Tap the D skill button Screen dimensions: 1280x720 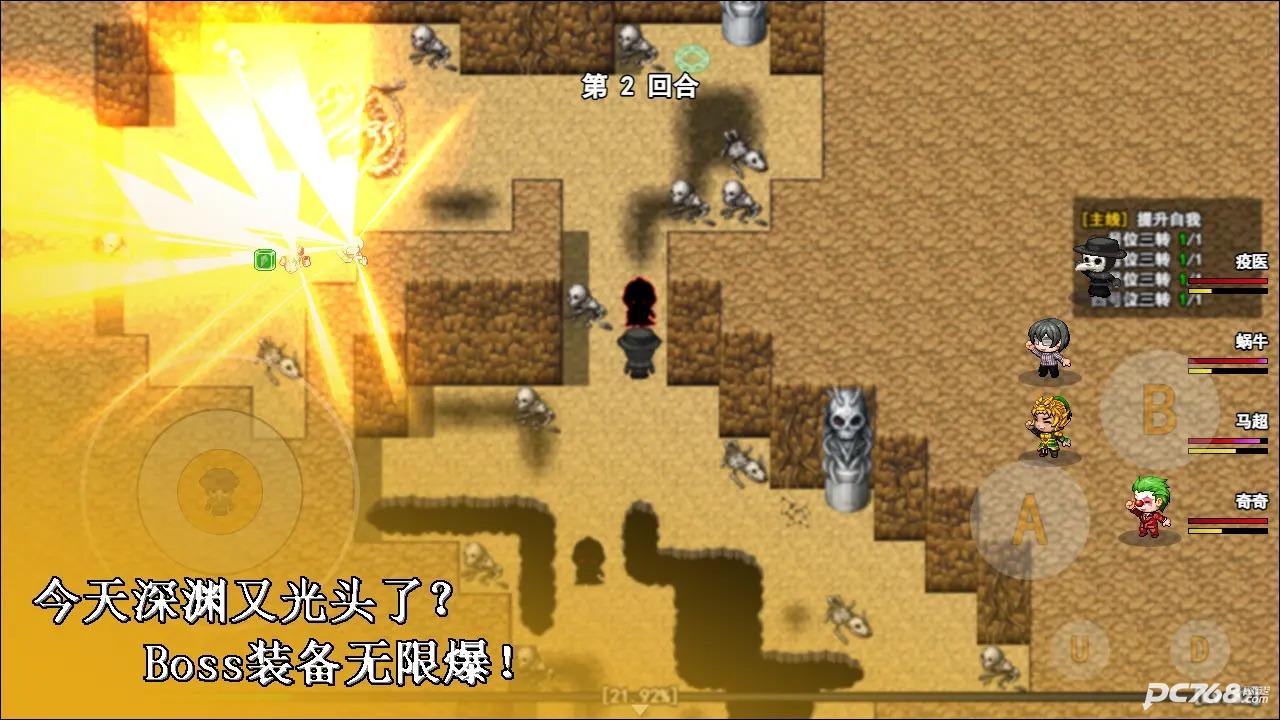[1199, 648]
